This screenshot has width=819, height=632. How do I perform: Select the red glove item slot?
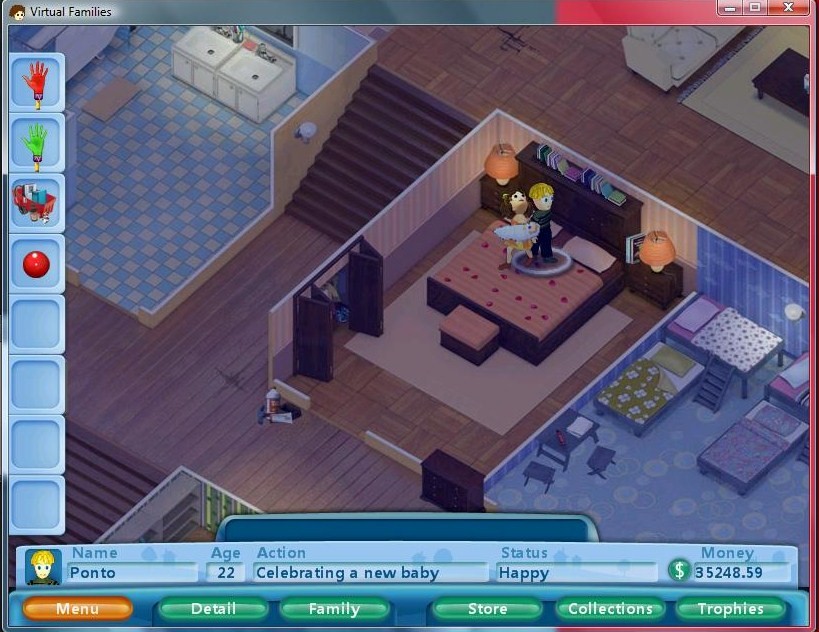(x=37, y=83)
